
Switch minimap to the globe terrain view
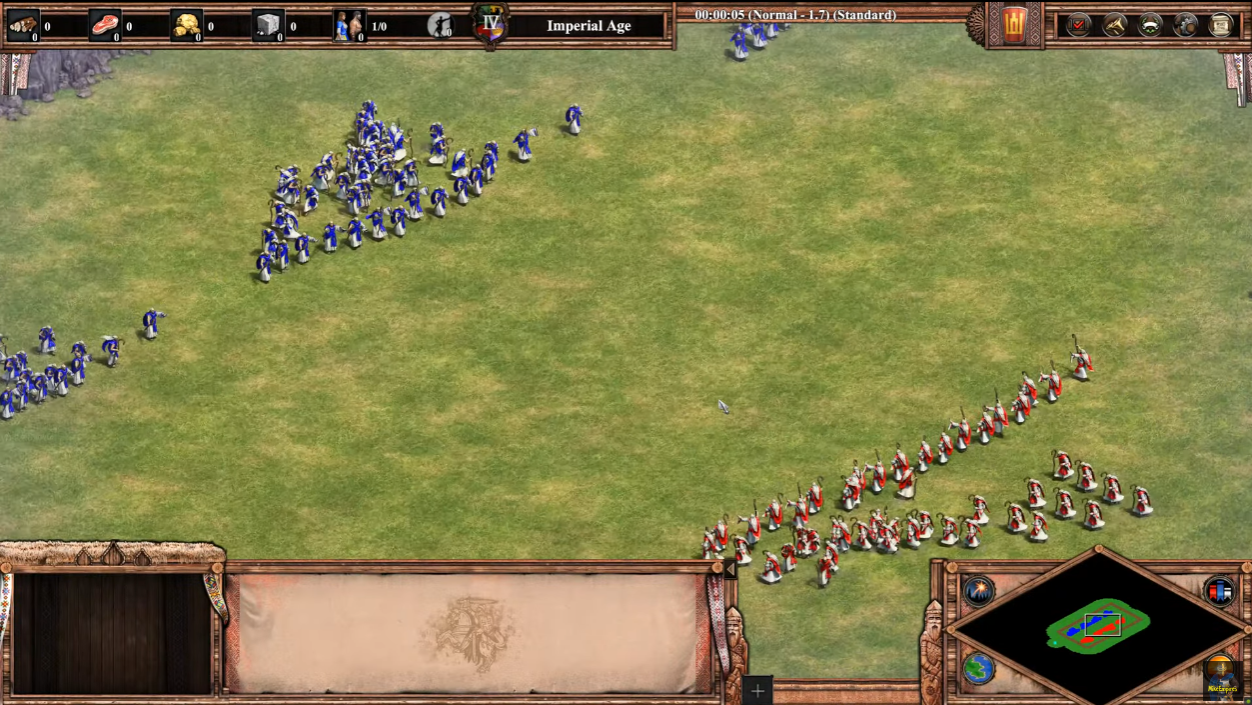coord(979,668)
